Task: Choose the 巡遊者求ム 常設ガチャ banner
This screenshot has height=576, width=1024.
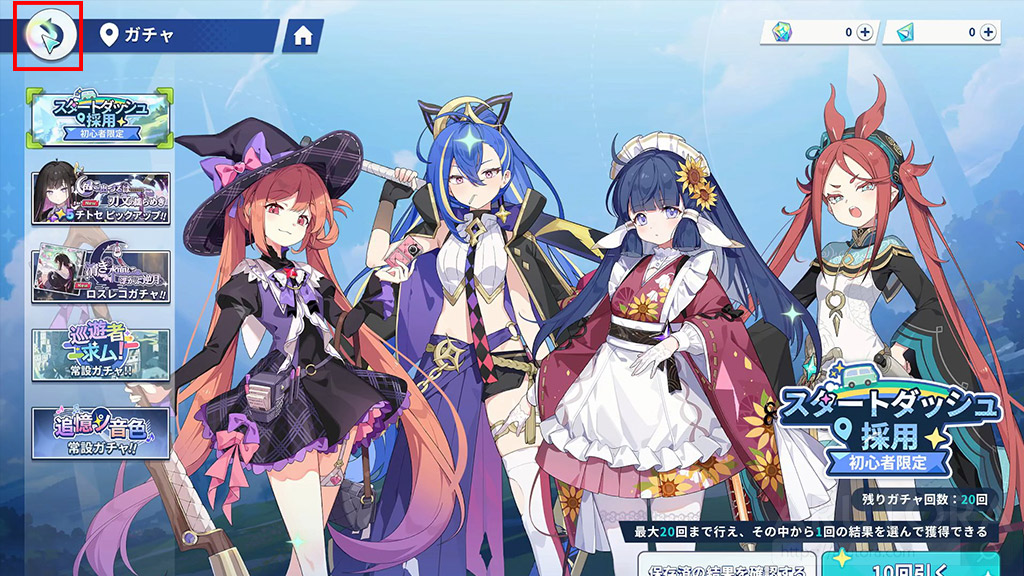Action: click(x=100, y=355)
